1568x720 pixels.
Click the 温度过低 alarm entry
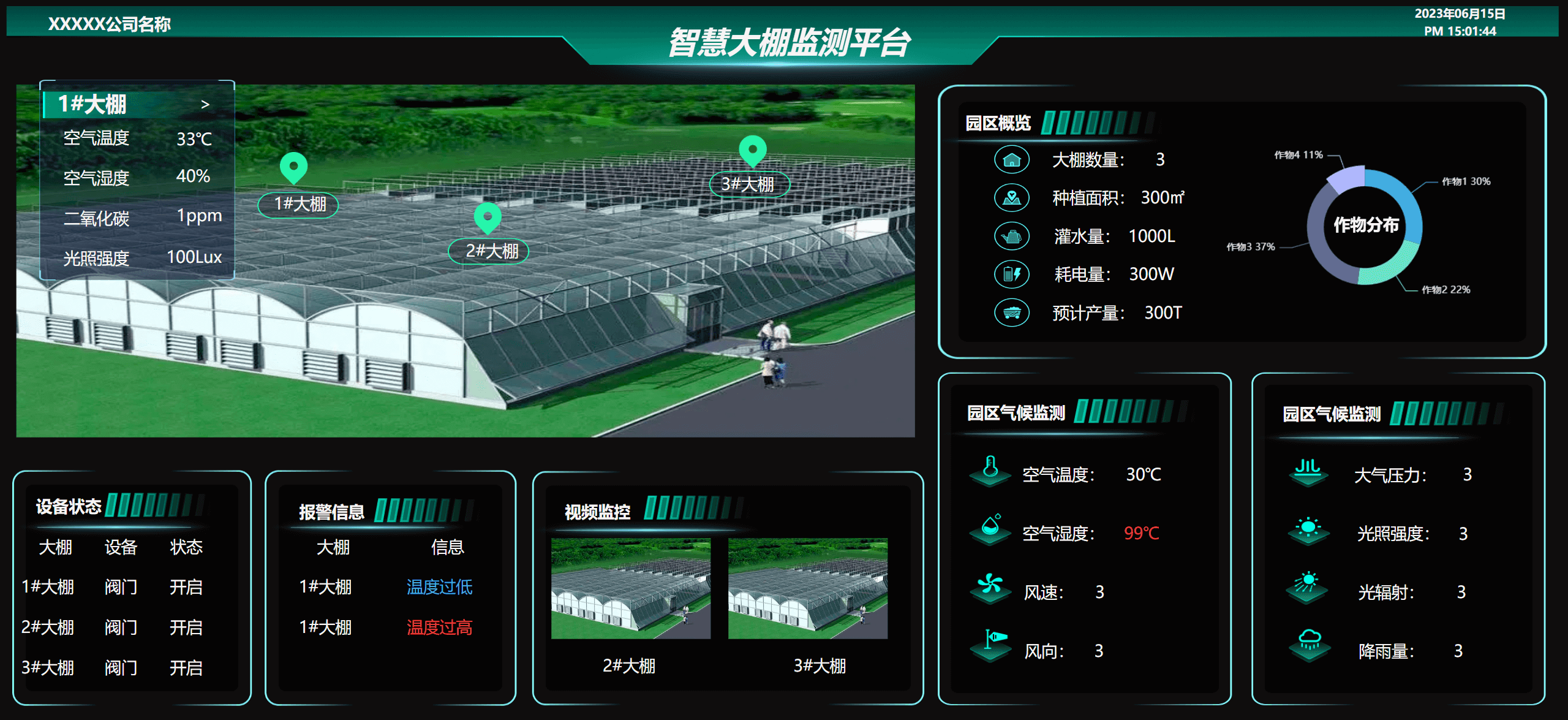[x=439, y=587]
